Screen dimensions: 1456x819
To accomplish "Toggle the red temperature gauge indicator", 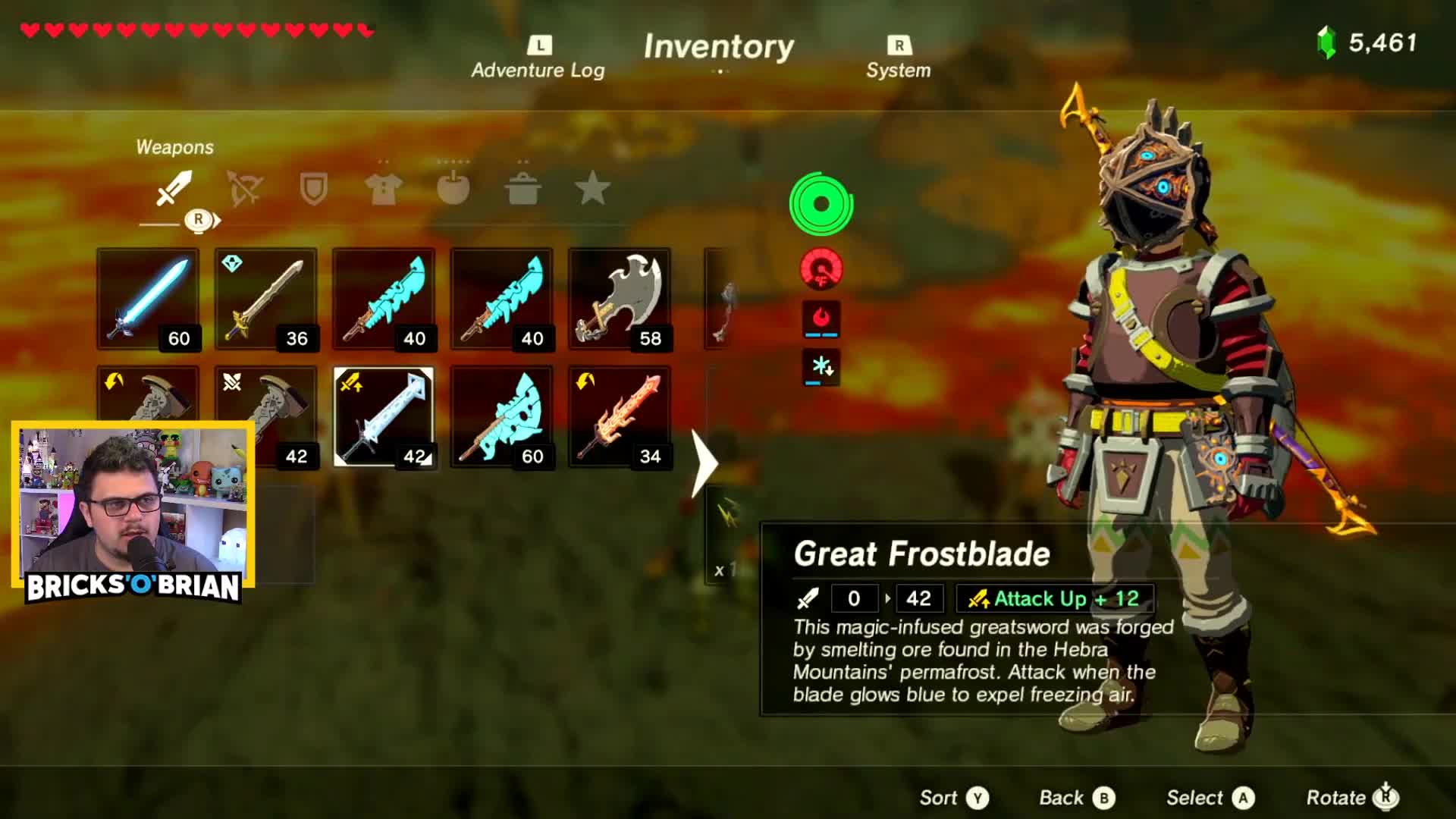I will (821, 270).
